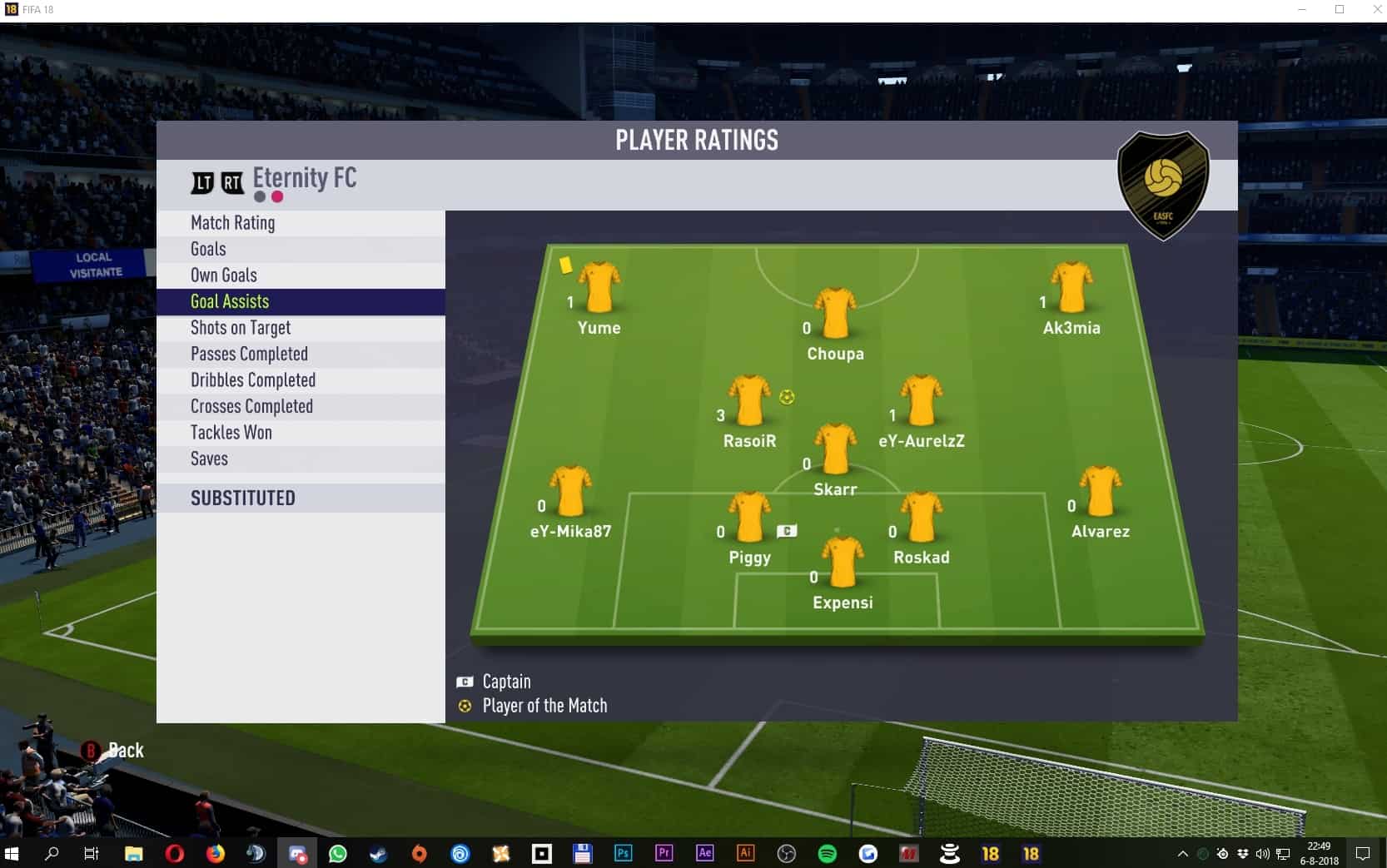Pick captain Piggy on the pitch
Screen dimensions: 1387x868
pyautogui.click(x=749, y=518)
